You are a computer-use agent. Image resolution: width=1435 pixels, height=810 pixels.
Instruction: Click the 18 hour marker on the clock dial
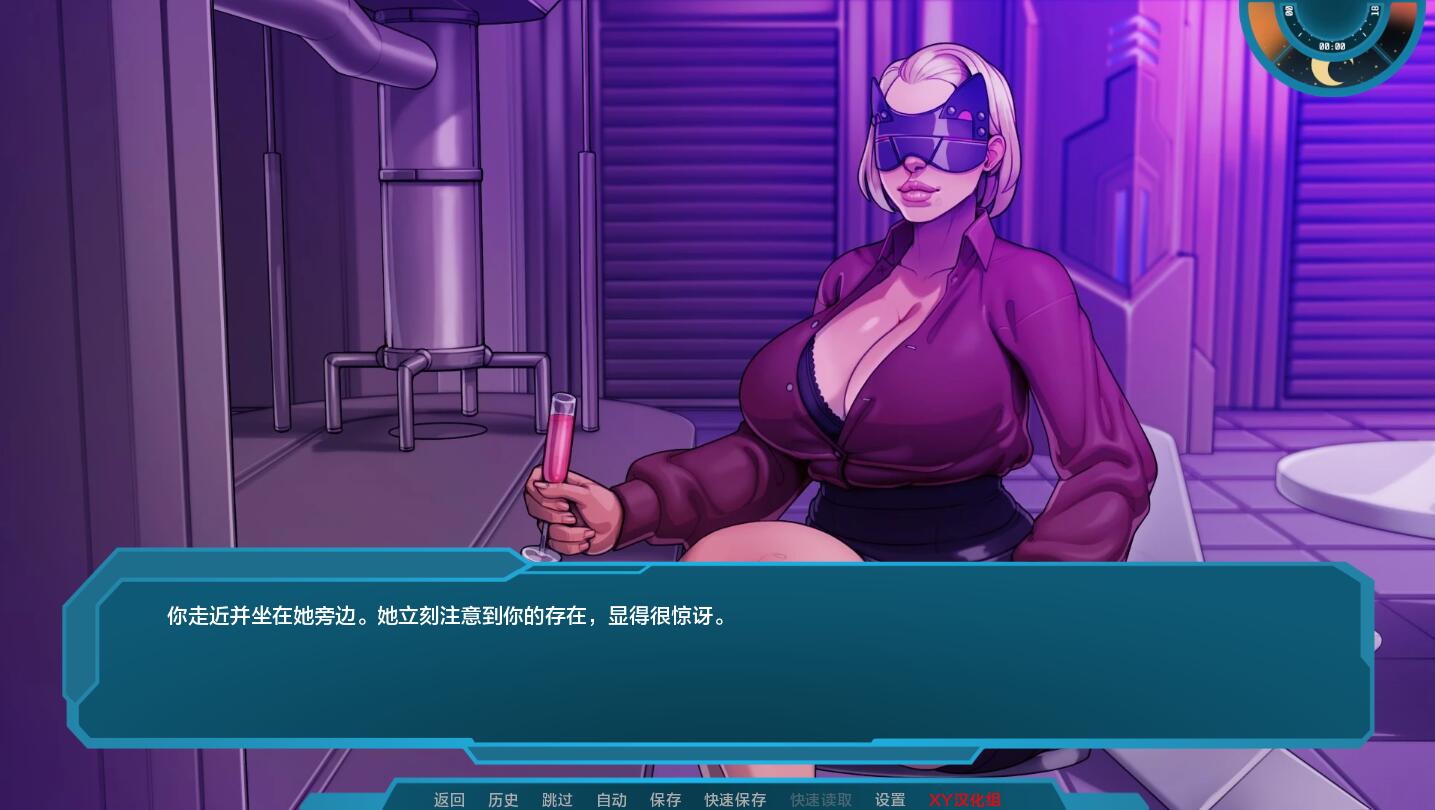pos(1374,11)
